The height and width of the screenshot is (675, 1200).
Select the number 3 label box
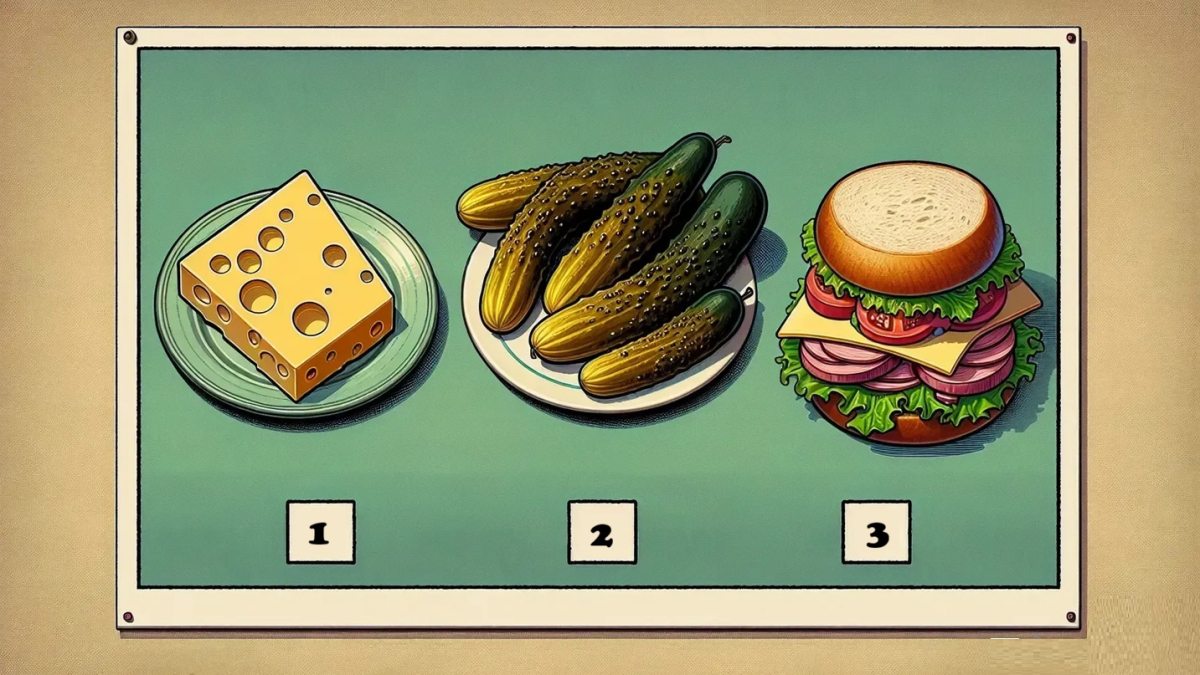(x=876, y=532)
